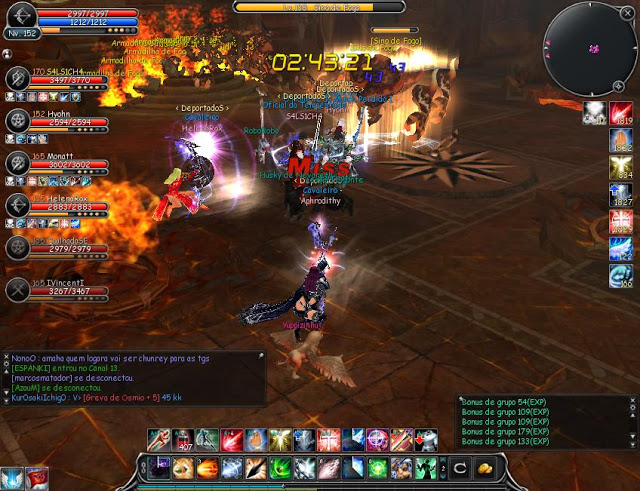Click the red slash buff icon showing 1819

coord(622,114)
